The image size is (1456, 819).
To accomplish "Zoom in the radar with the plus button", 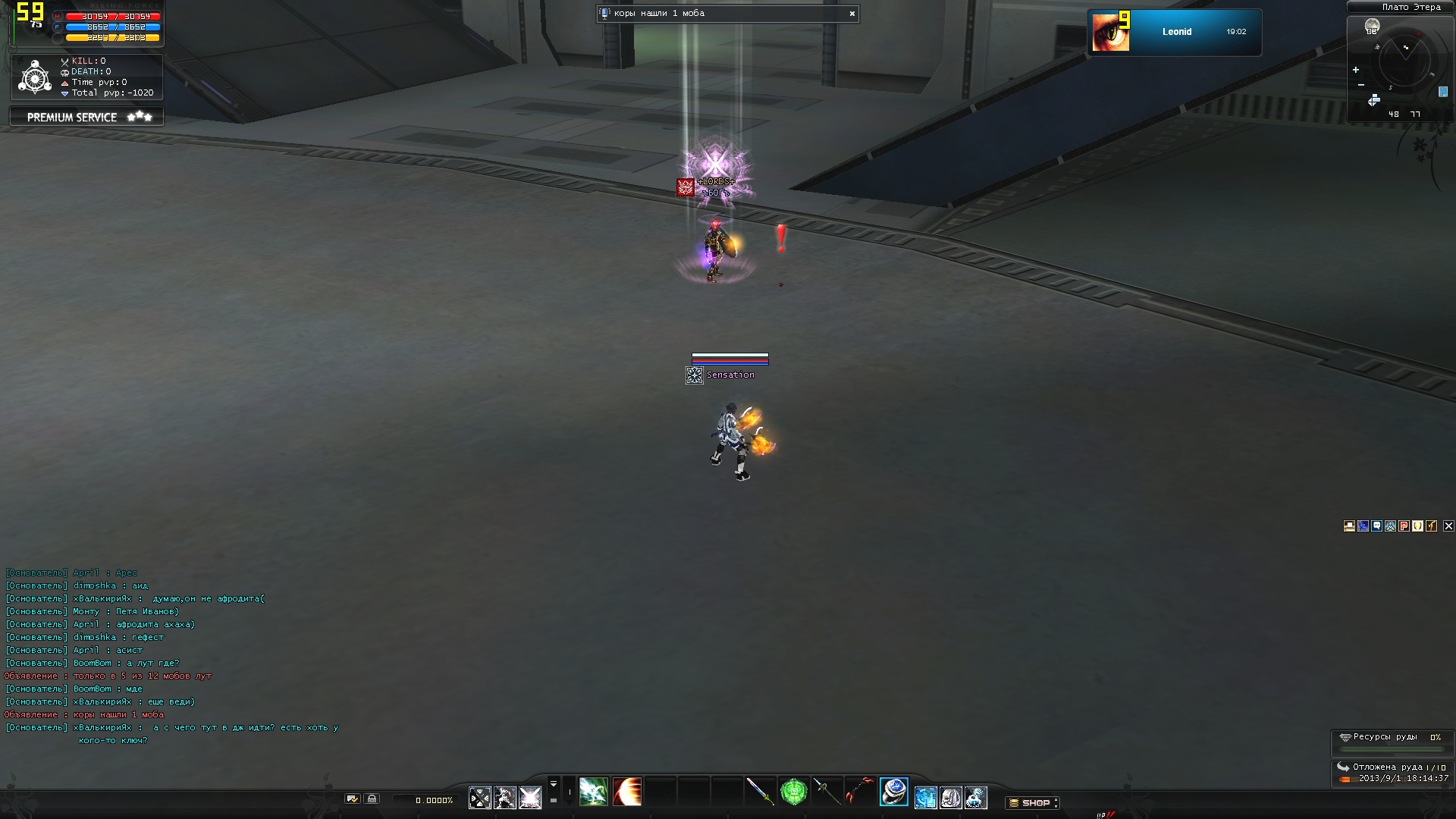I will pos(1356,70).
